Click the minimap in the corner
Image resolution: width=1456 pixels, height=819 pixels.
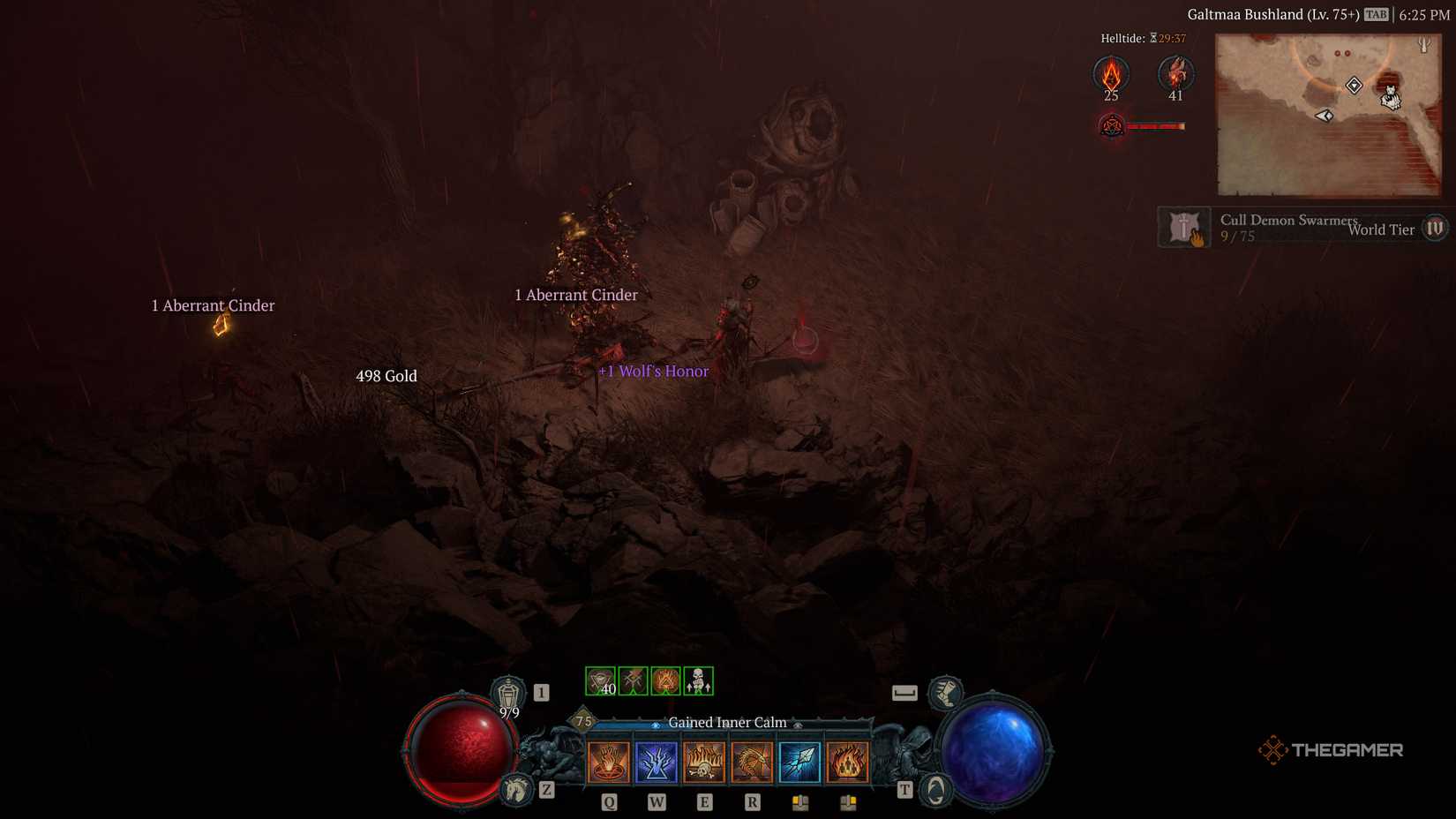coord(1331,116)
